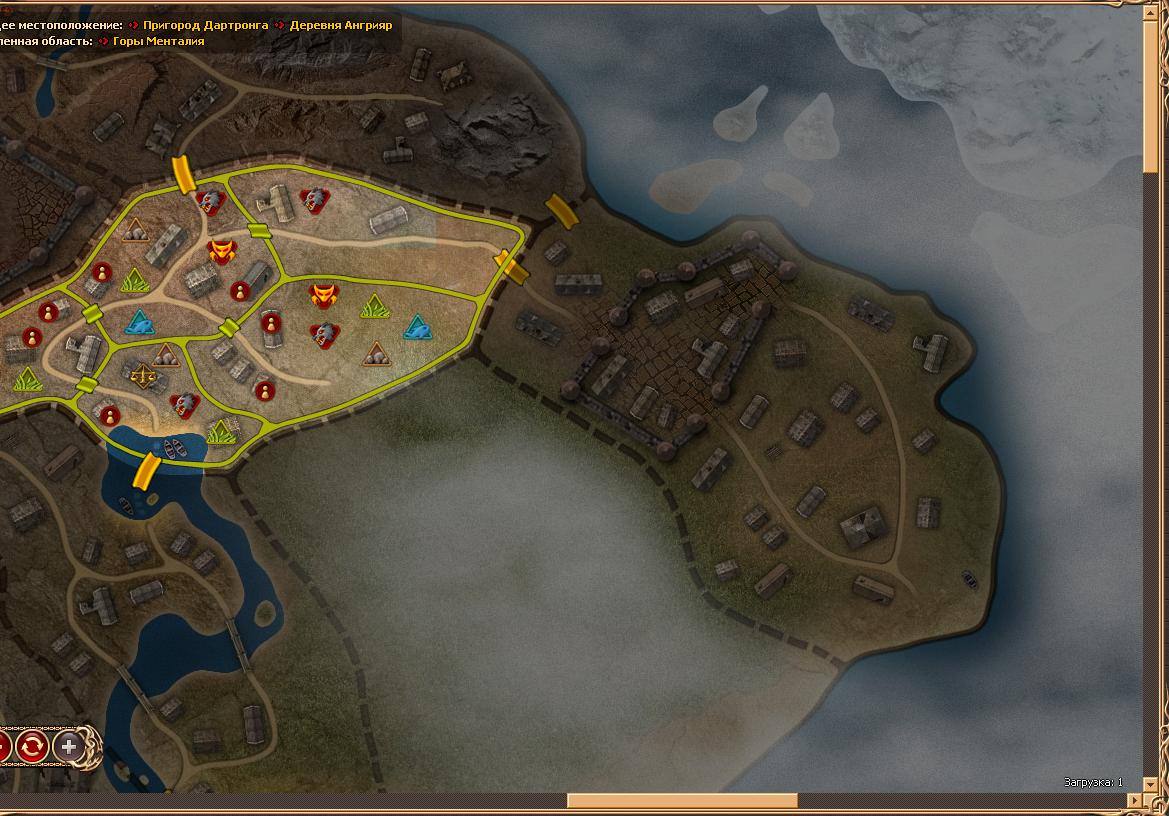
Task: Zoom in using the grey plus button
Action: pos(68,746)
